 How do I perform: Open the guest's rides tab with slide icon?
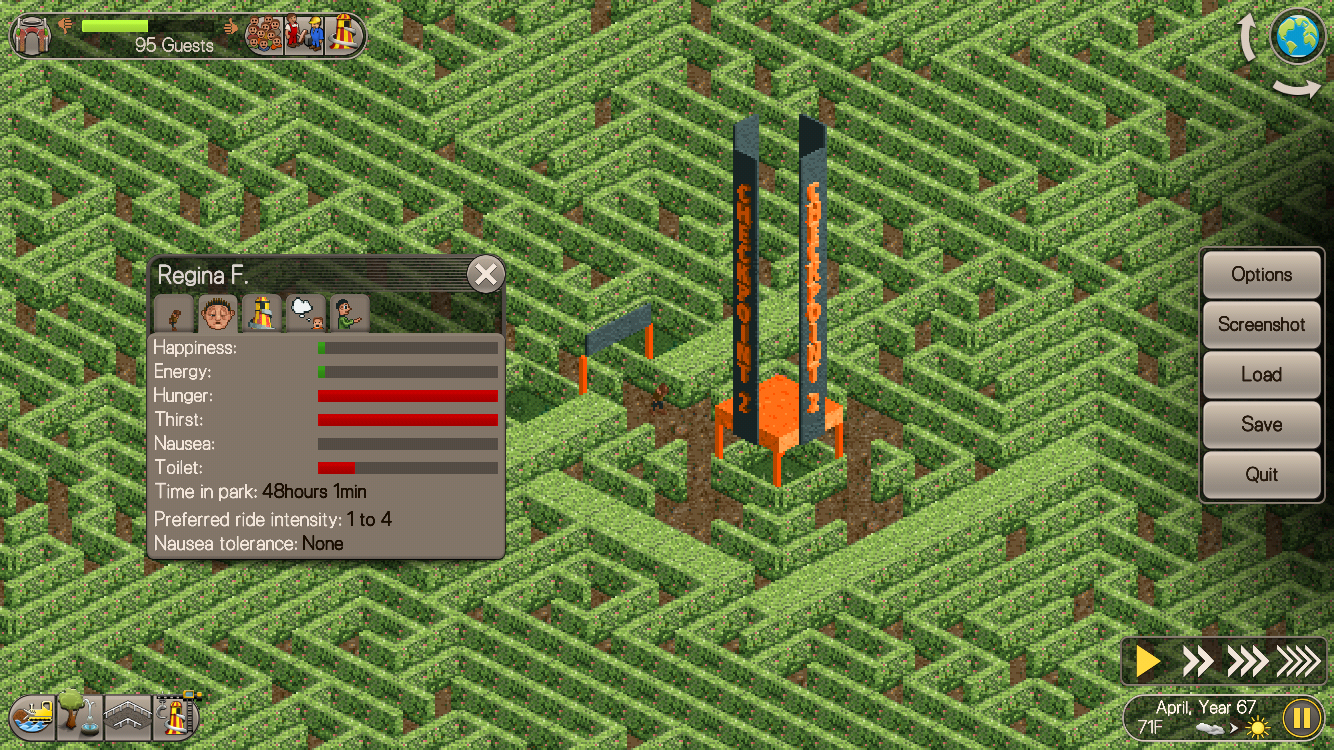(261, 314)
